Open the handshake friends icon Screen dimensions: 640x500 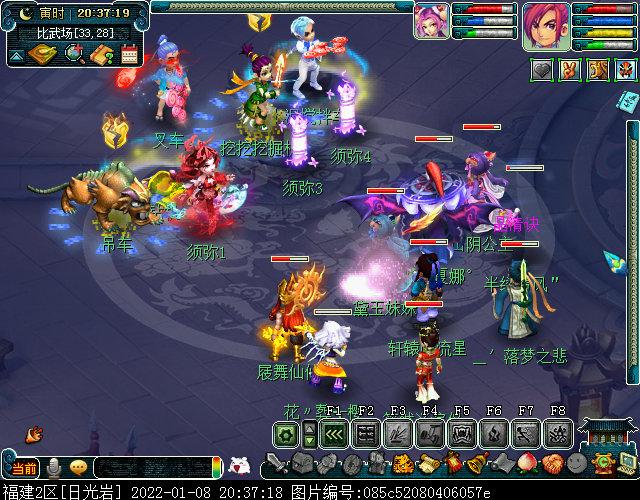pos(553,464)
